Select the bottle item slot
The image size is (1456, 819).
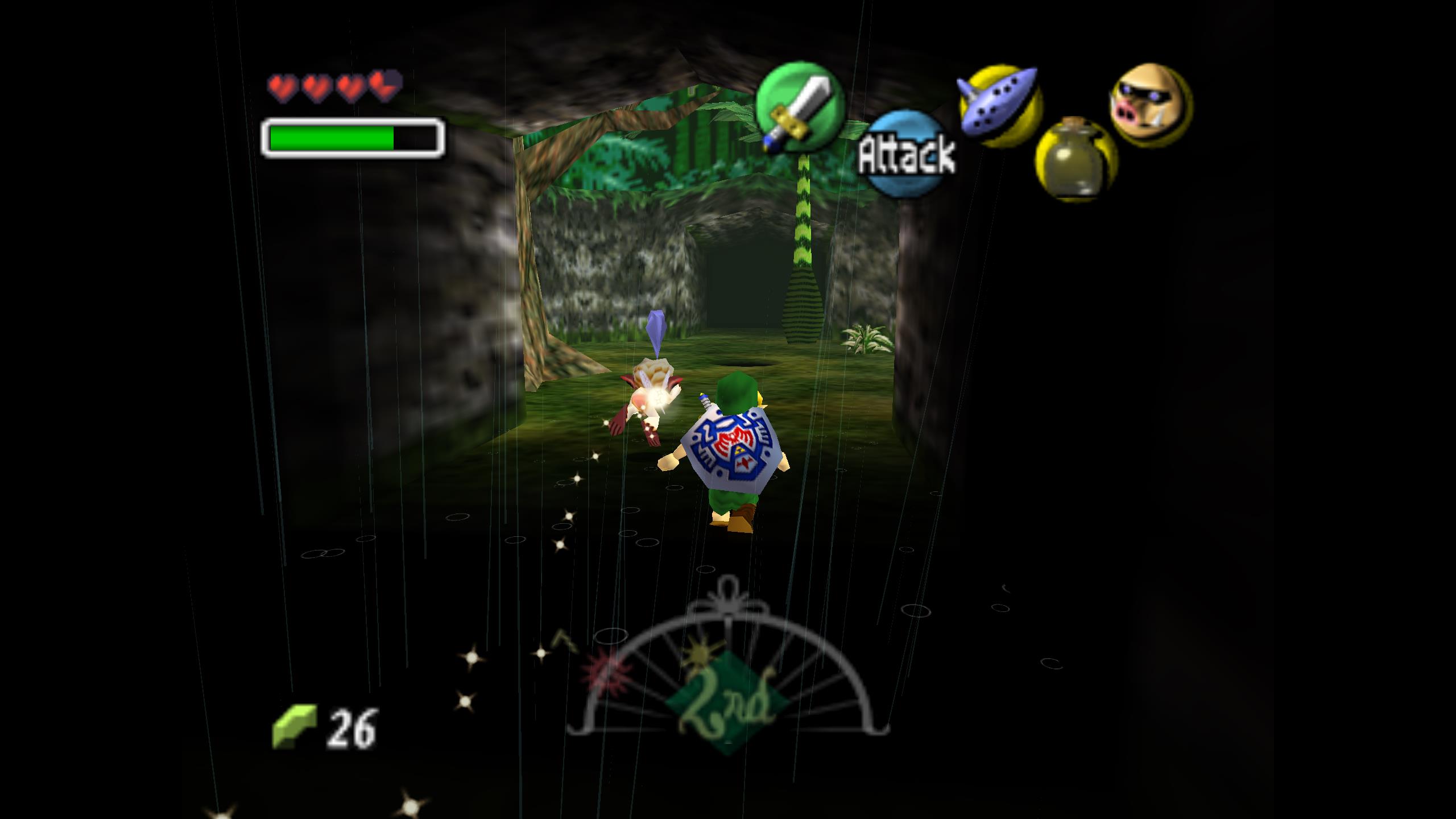point(1076,160)
